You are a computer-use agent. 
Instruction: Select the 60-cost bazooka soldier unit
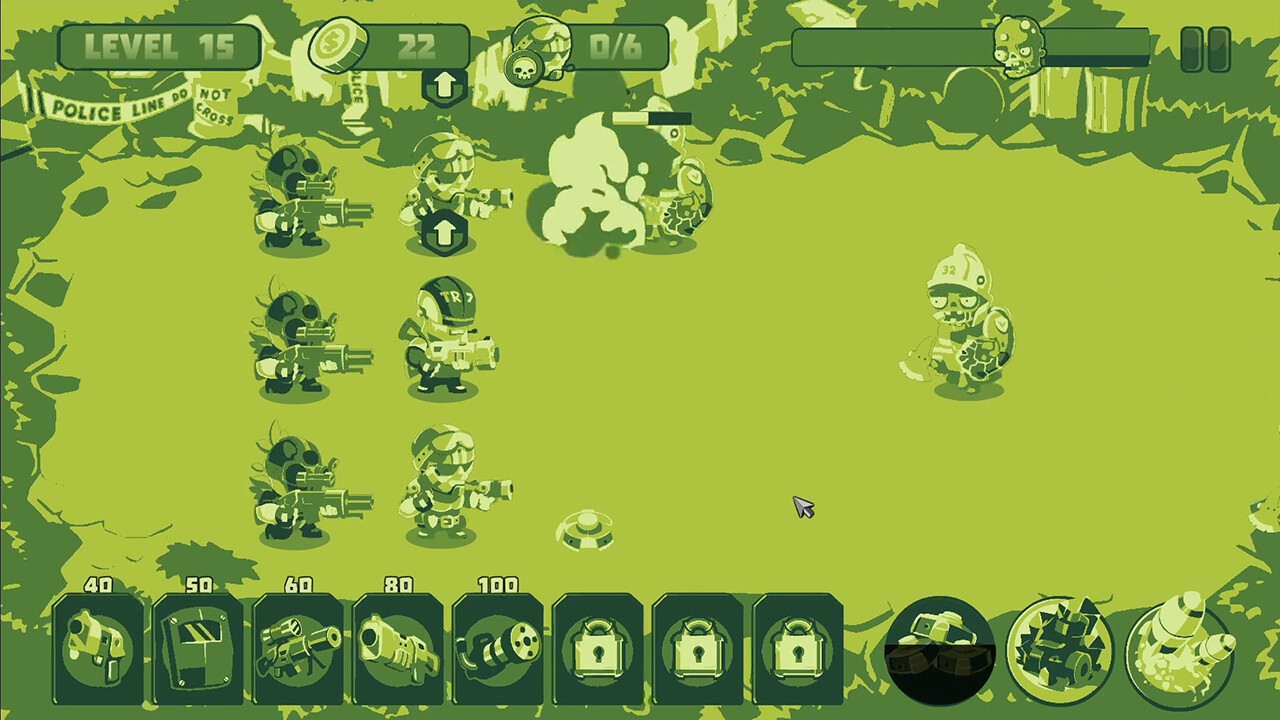click(x=297, y=645)
